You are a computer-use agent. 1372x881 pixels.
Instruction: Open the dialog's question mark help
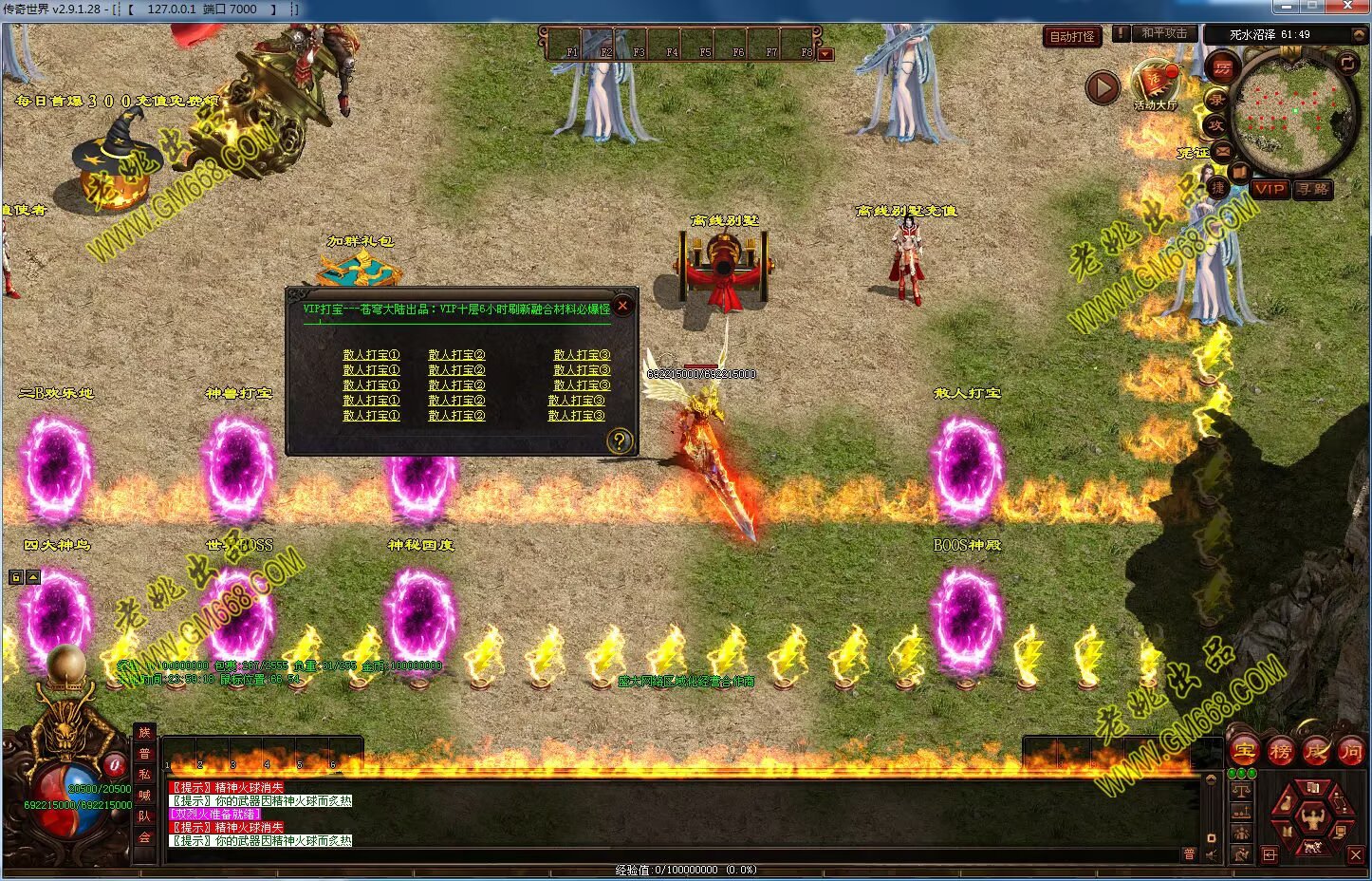point(619,440)
